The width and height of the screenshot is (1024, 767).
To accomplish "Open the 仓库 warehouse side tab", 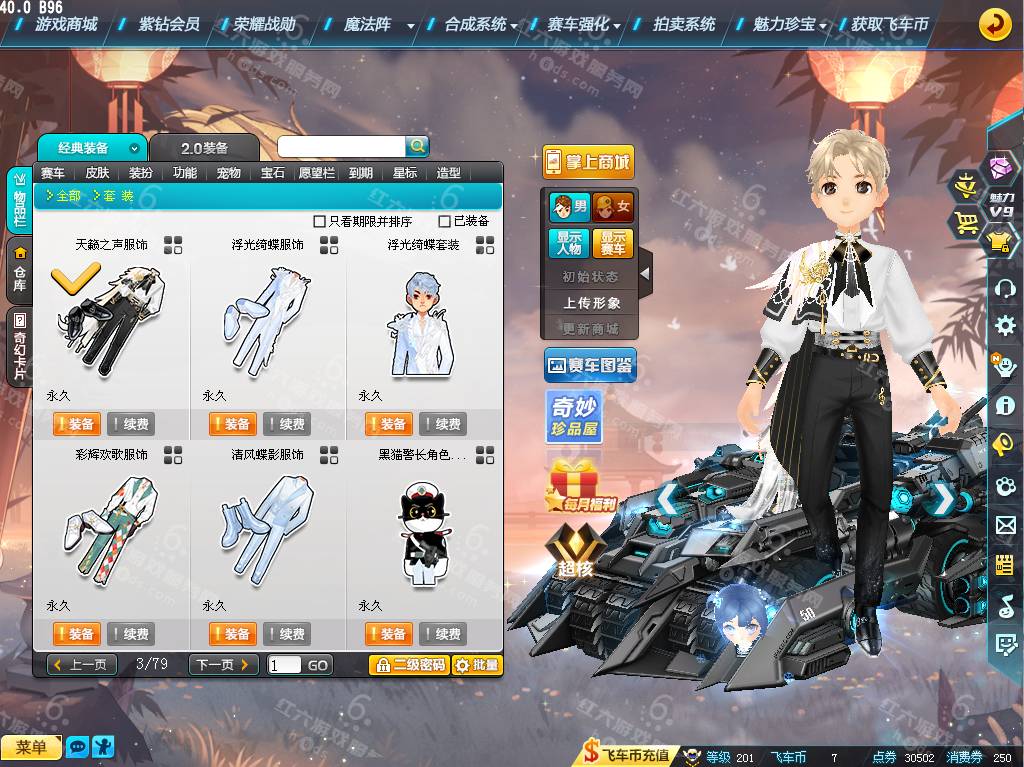I will (x=20, y=270).
